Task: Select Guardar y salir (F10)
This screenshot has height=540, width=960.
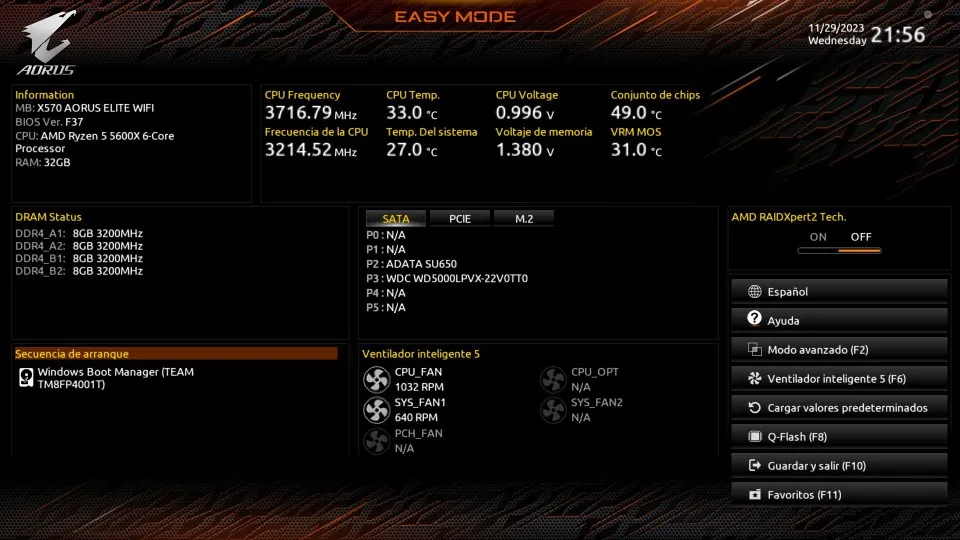Action: [838, 466]
